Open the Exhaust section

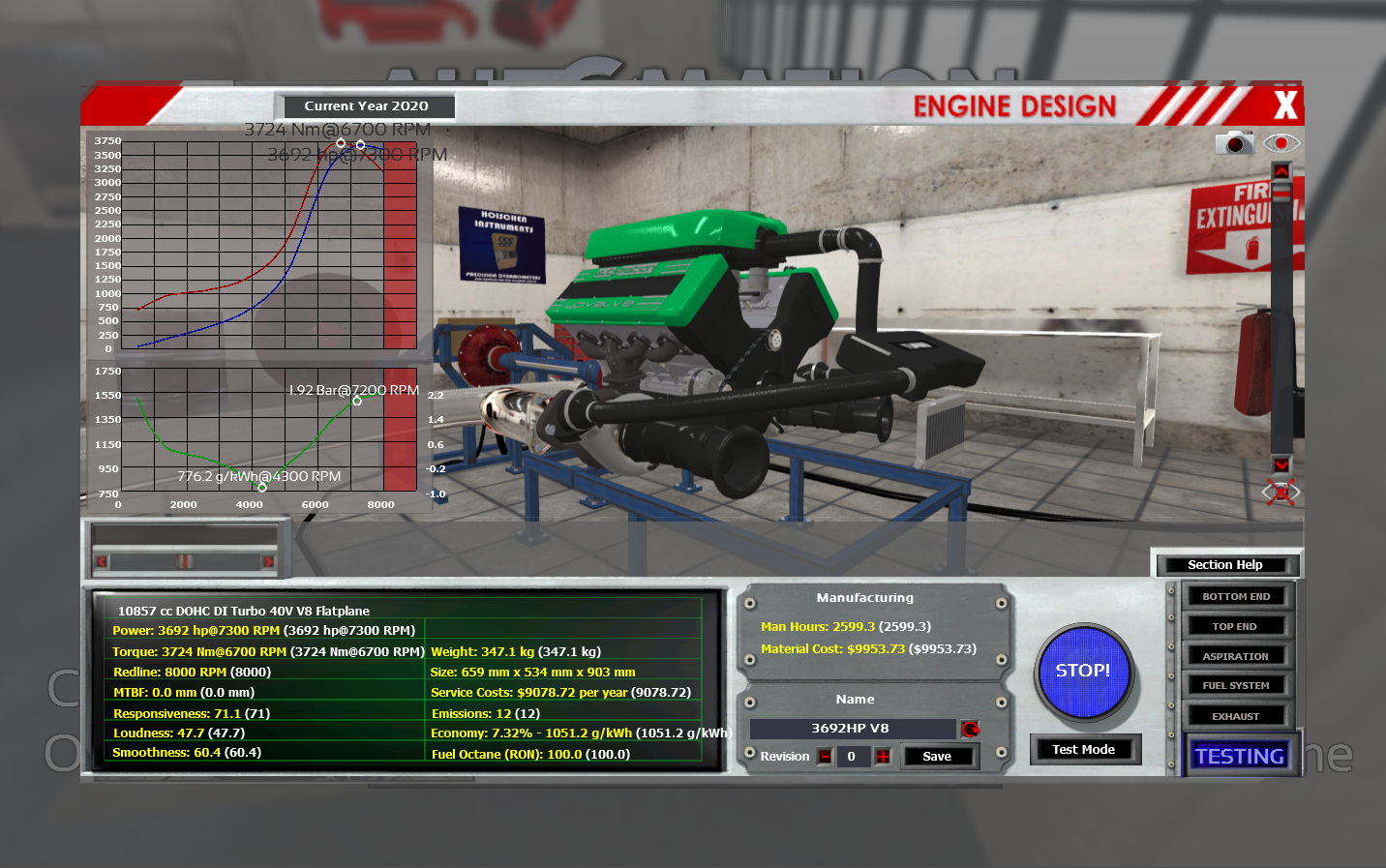pos(1235,717)
